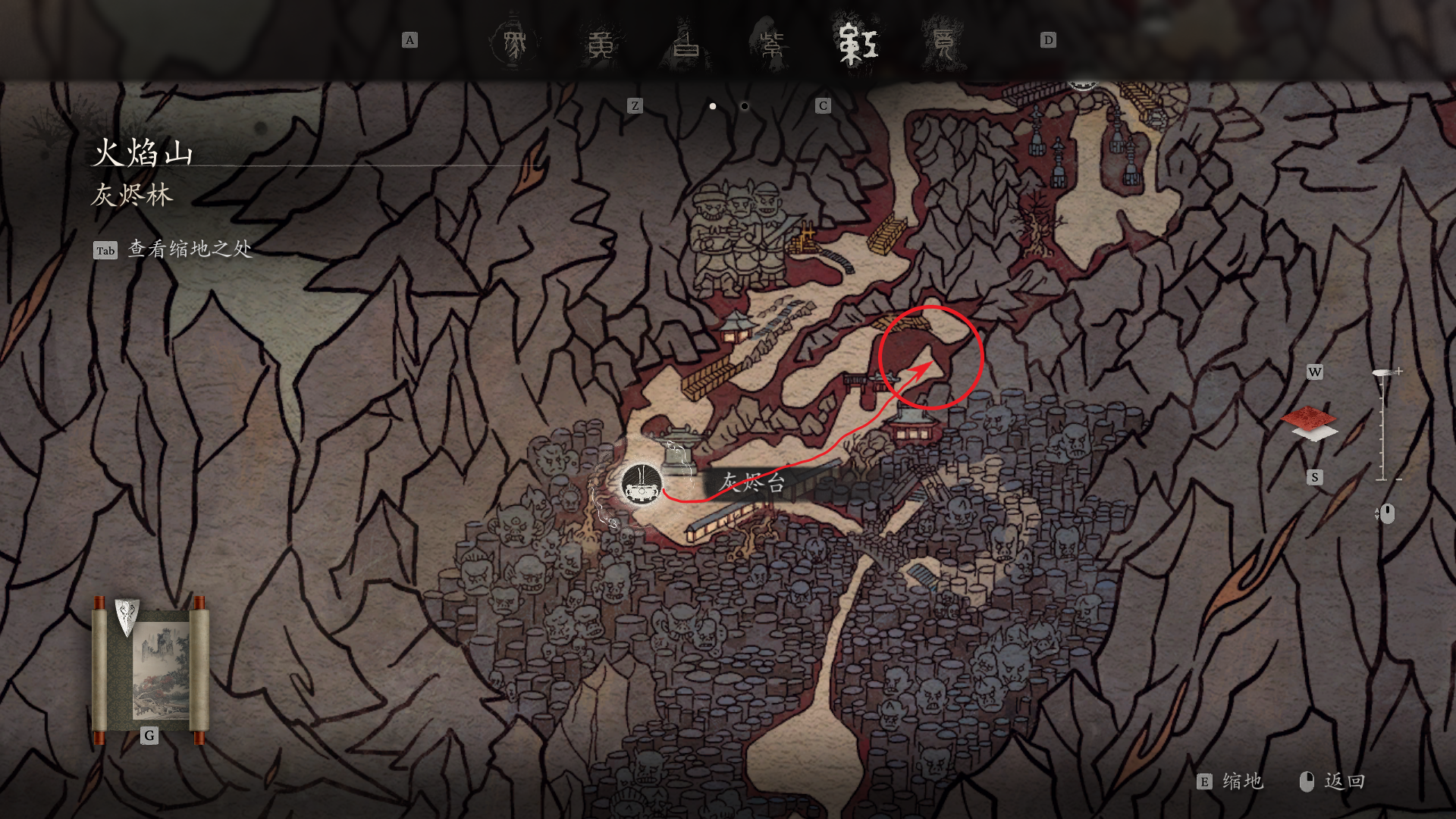
Task: Select the red upper map layer
Action: click(x=1309, y=416)
